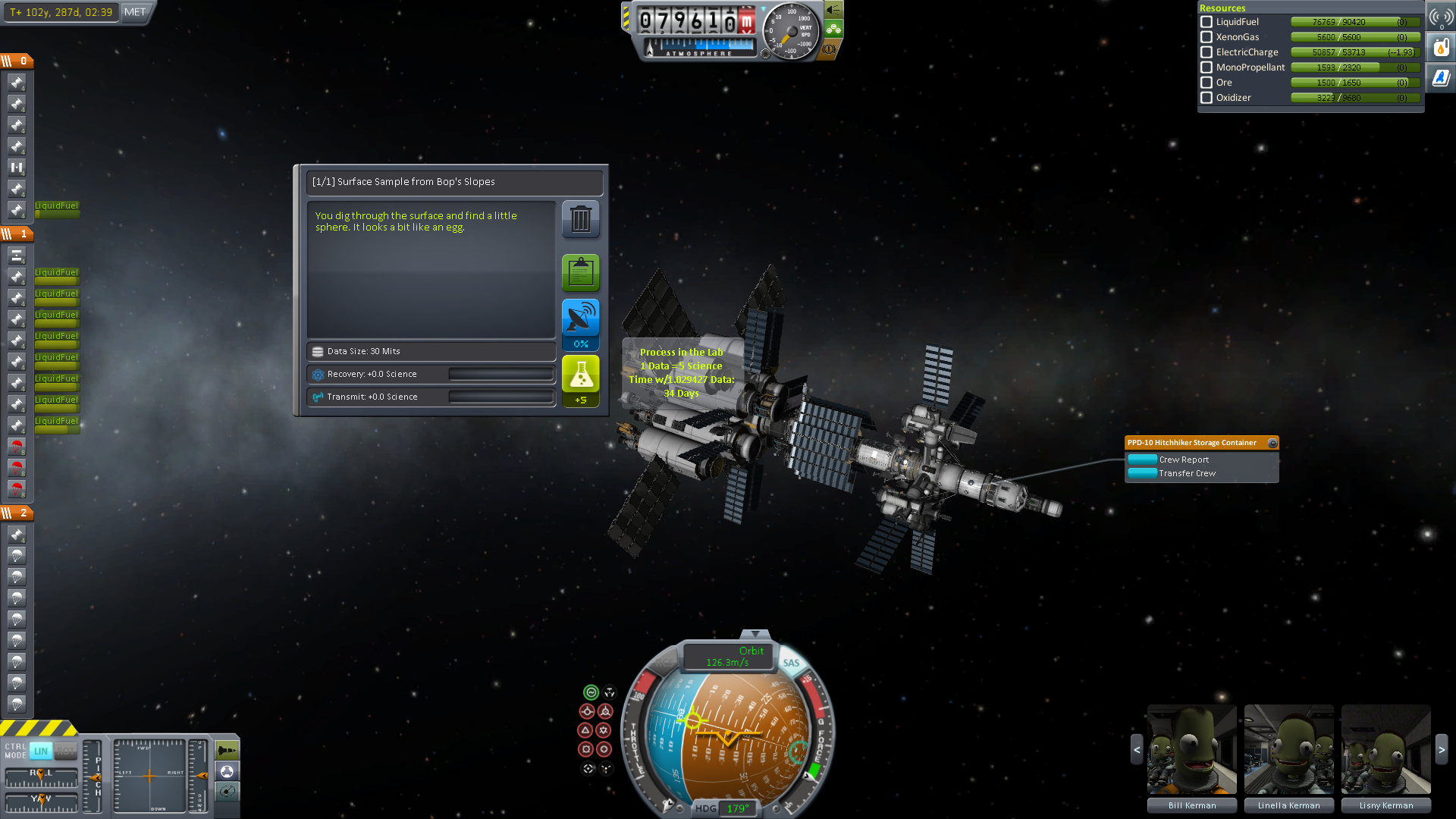Tick the XenonGas resource checkbox
Image resolution: width=1456 pixels, height=819 pixels.
[1207, 37]
